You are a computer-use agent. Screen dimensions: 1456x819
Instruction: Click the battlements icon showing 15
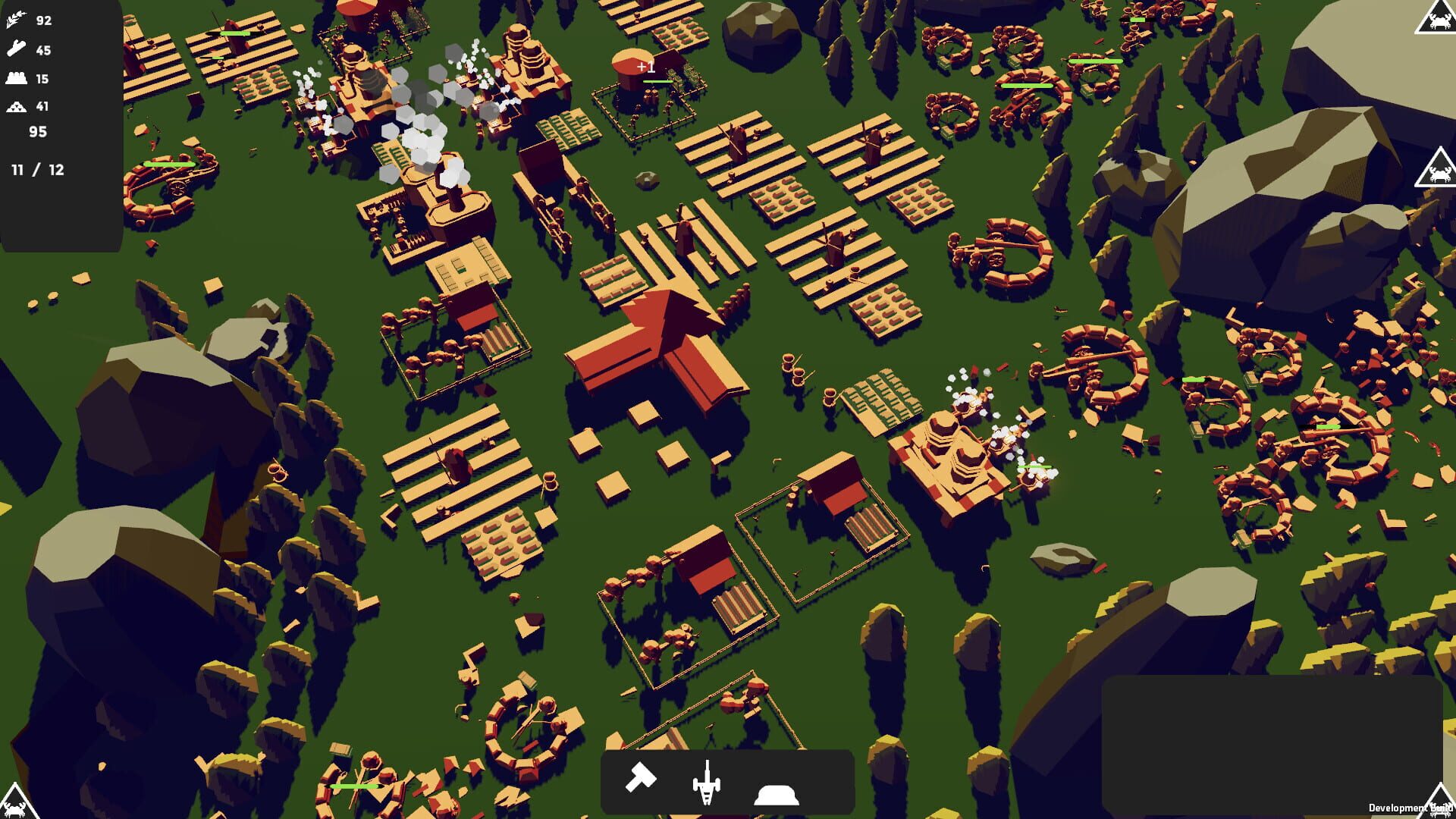(17, 78)
